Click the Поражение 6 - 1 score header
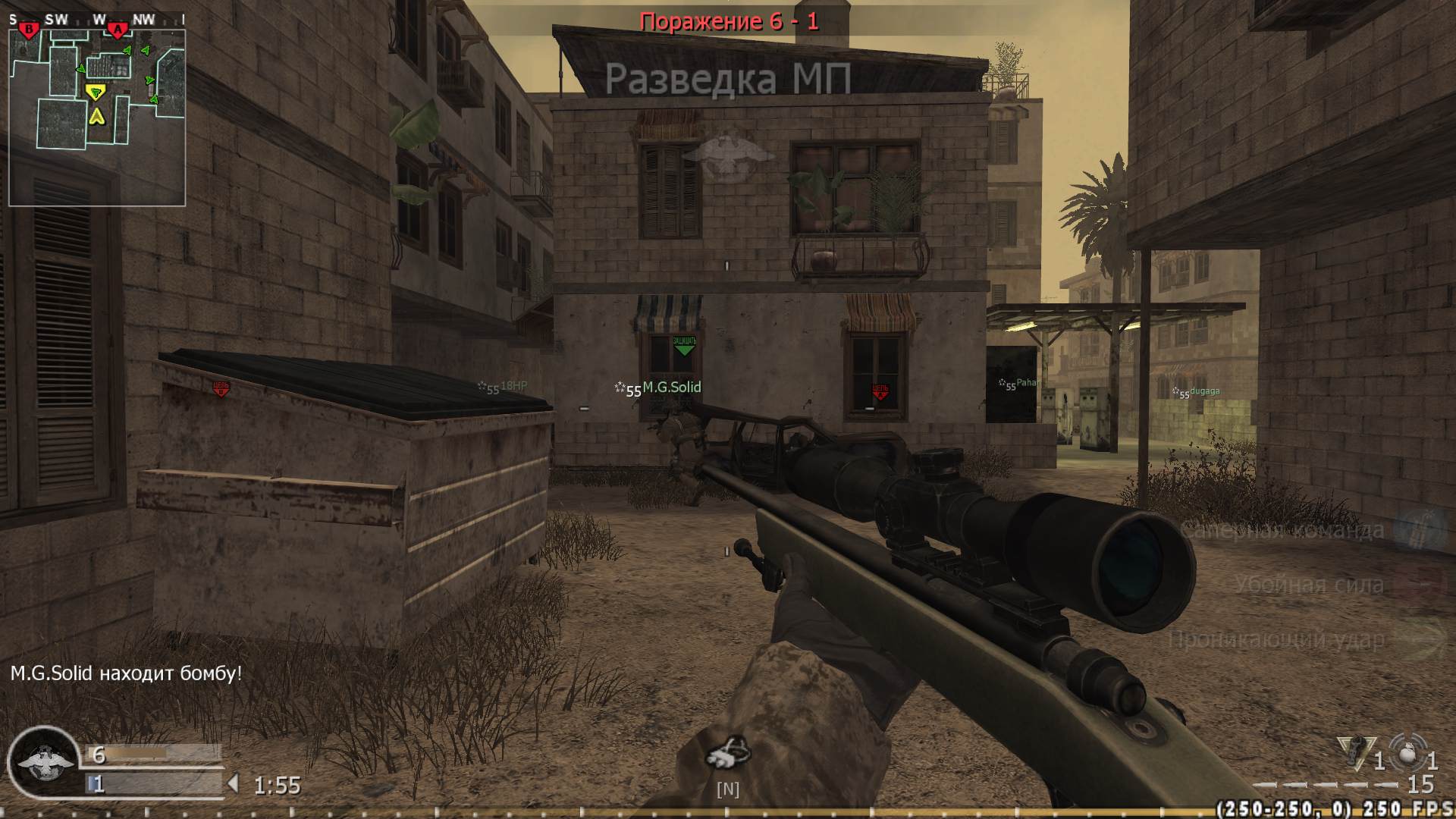Screen dimensions: 1456x819 tap(730, 23)
